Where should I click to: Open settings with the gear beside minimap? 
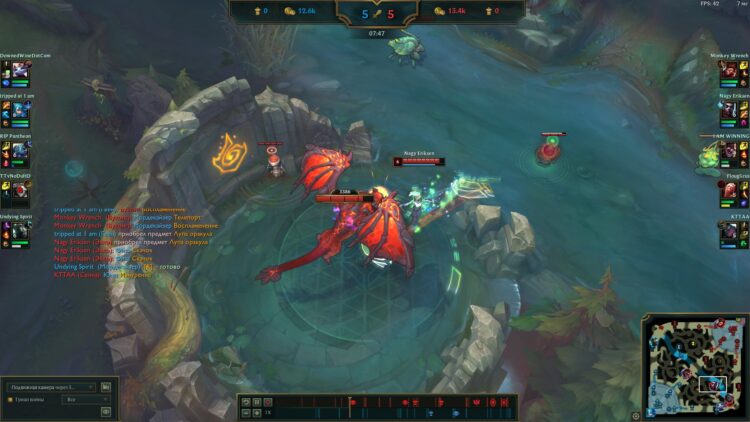pyautogui.click(x=636, y=414)
